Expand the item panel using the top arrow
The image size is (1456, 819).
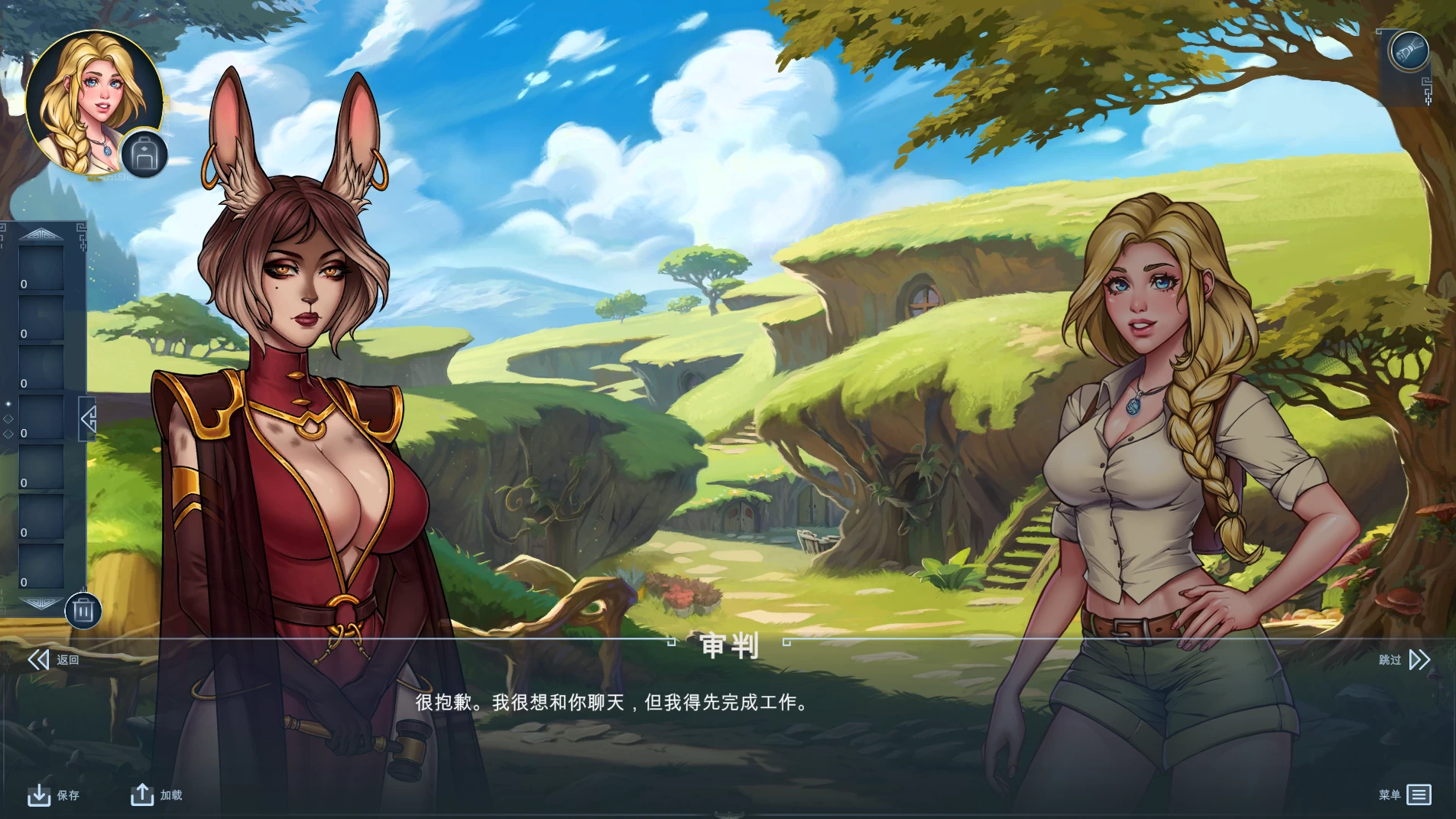coord(41,235)
